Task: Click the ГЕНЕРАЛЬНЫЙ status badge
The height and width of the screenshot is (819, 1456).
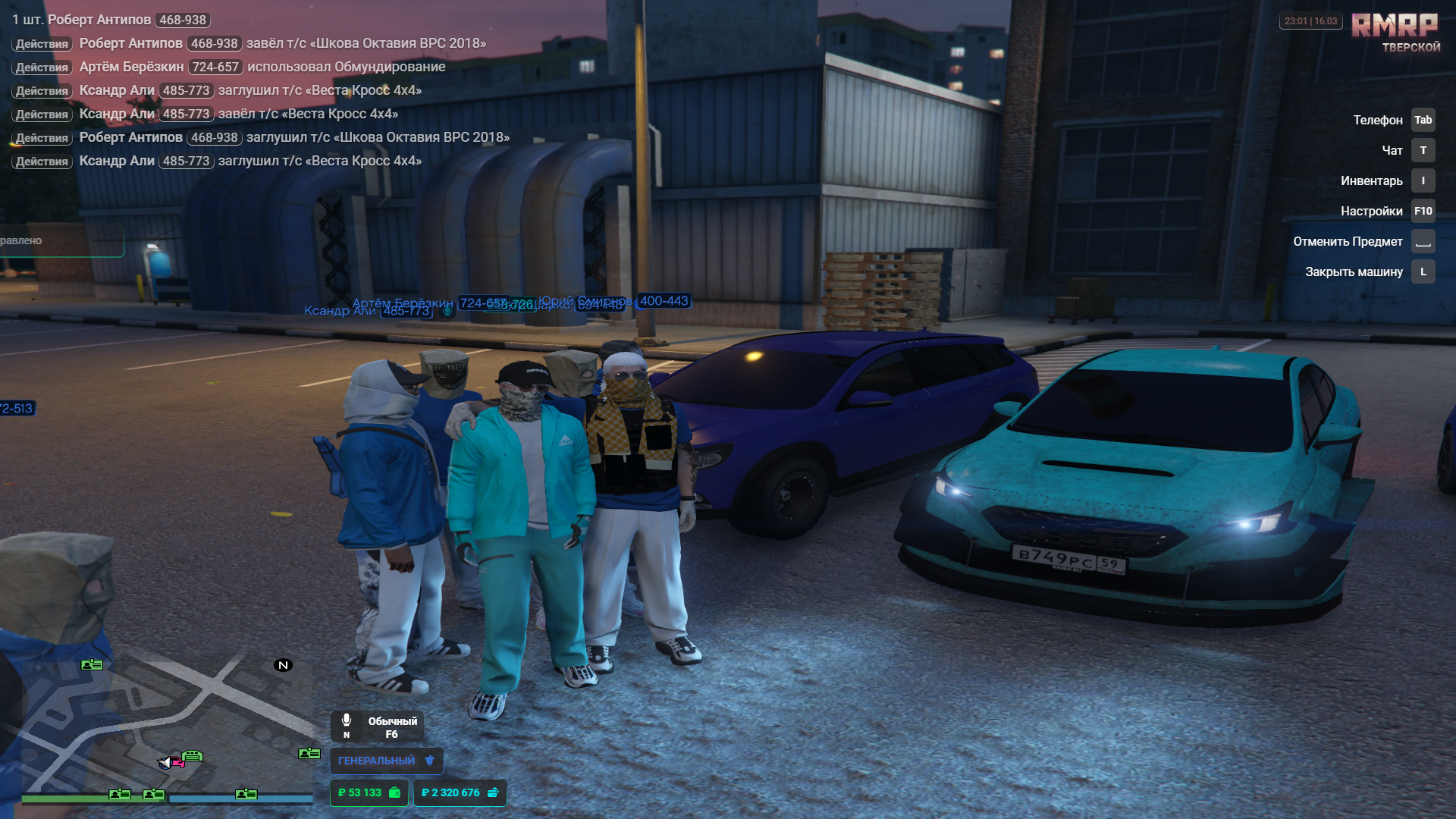Action: click(x=386, y=761)
